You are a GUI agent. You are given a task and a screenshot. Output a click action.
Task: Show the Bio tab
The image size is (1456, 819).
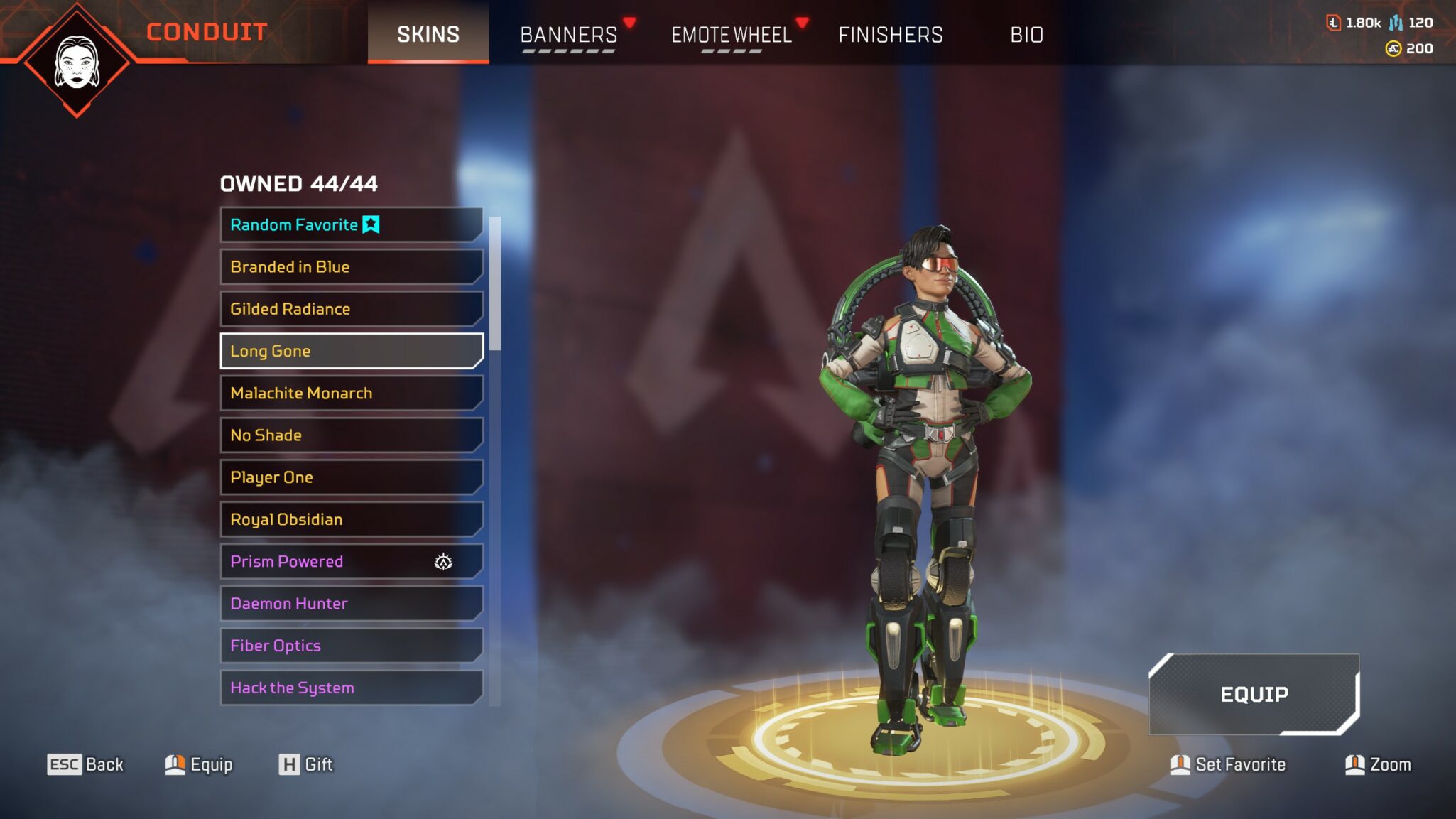point(1026,34)
